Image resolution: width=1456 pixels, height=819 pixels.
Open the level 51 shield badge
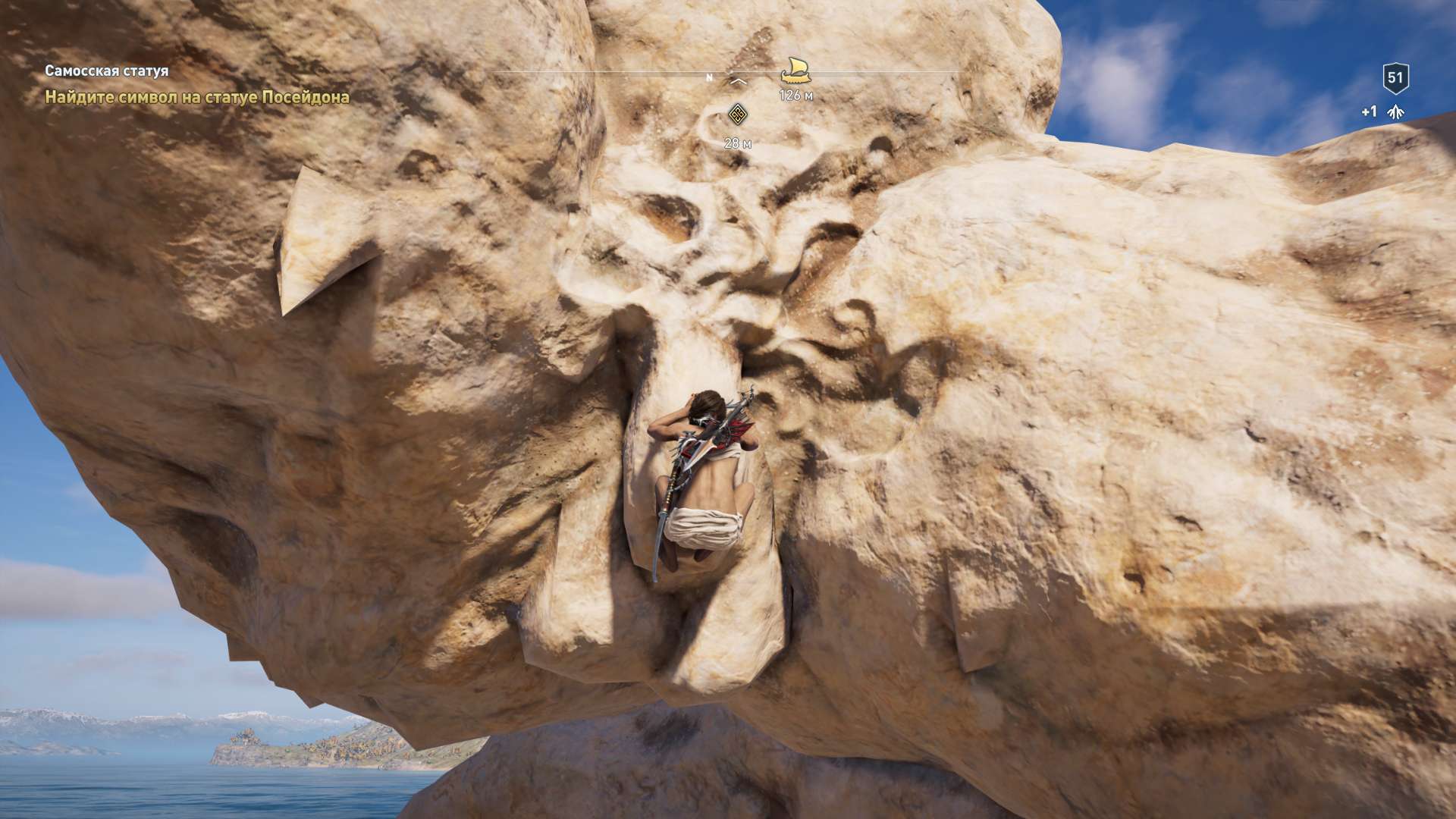coord(1395,77)
